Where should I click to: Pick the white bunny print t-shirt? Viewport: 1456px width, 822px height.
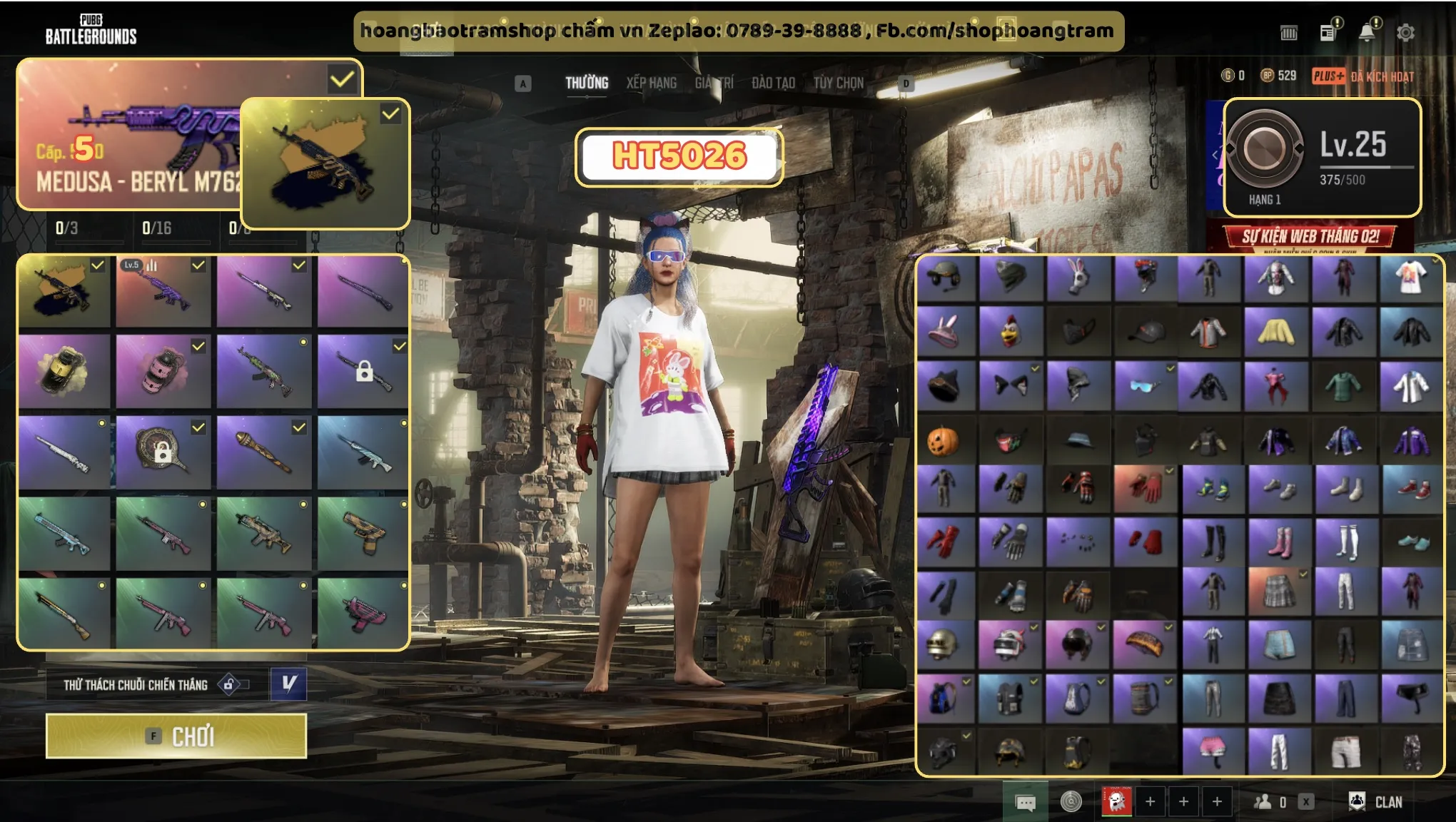[x=1410, y=278]
